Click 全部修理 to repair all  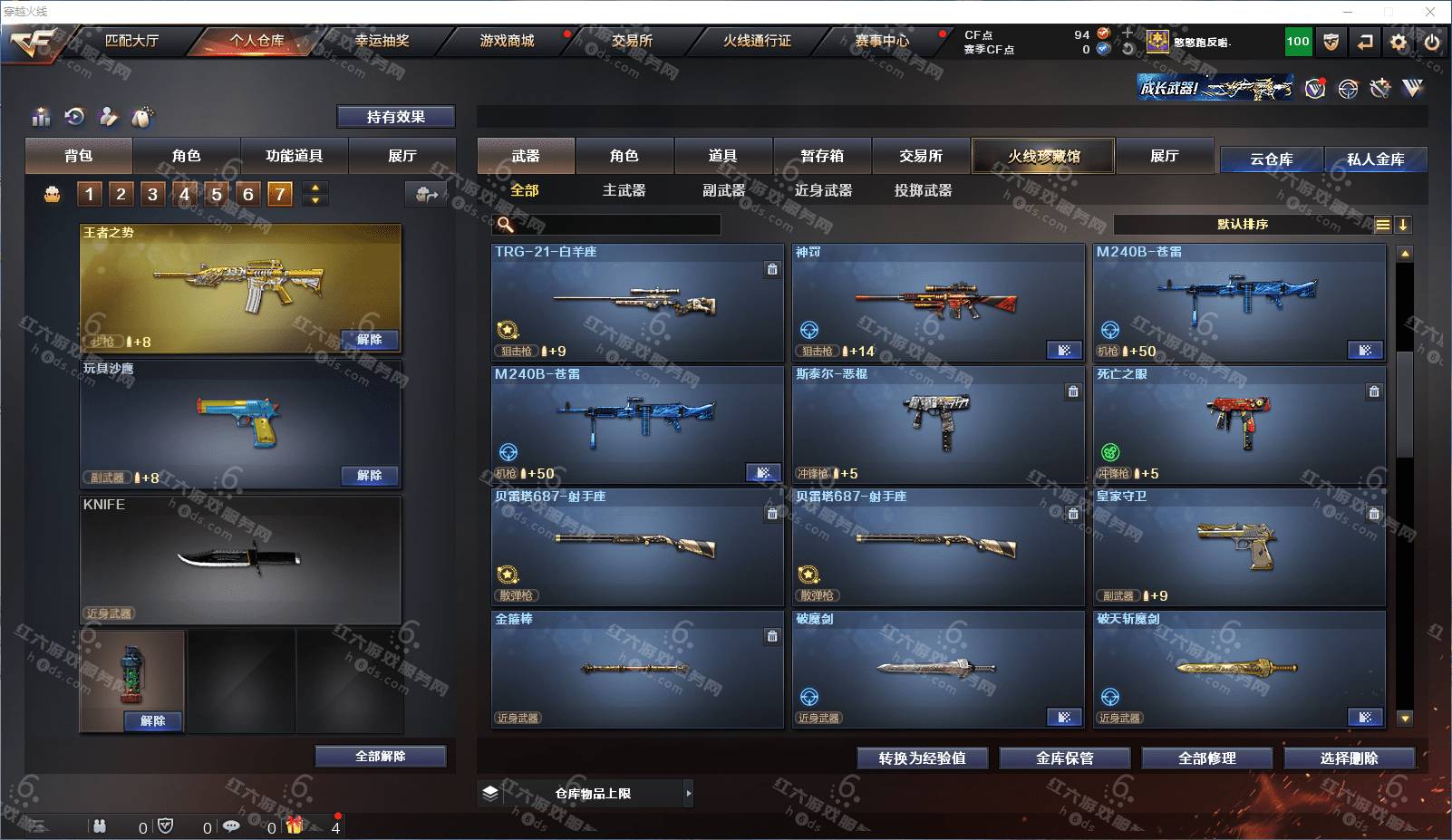tap(1206, 758)
